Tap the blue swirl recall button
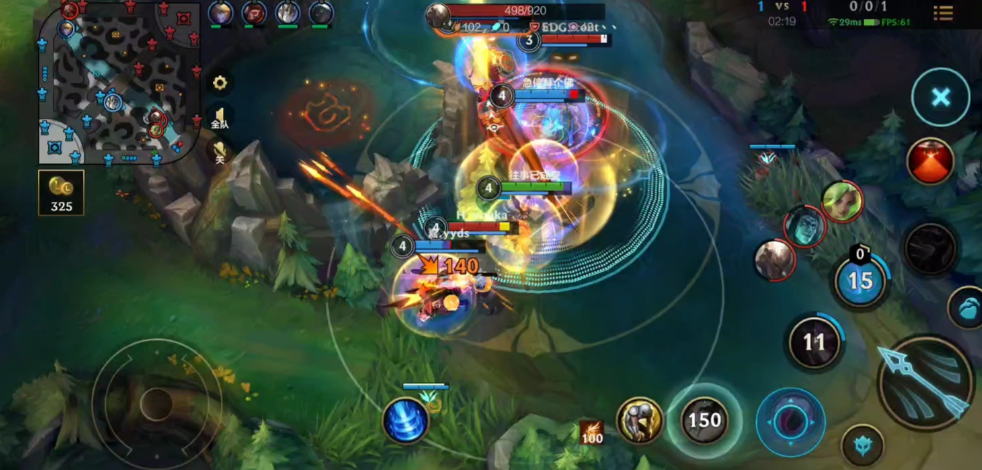Viewport: 982px width, 470px height. tap(405, 420)
